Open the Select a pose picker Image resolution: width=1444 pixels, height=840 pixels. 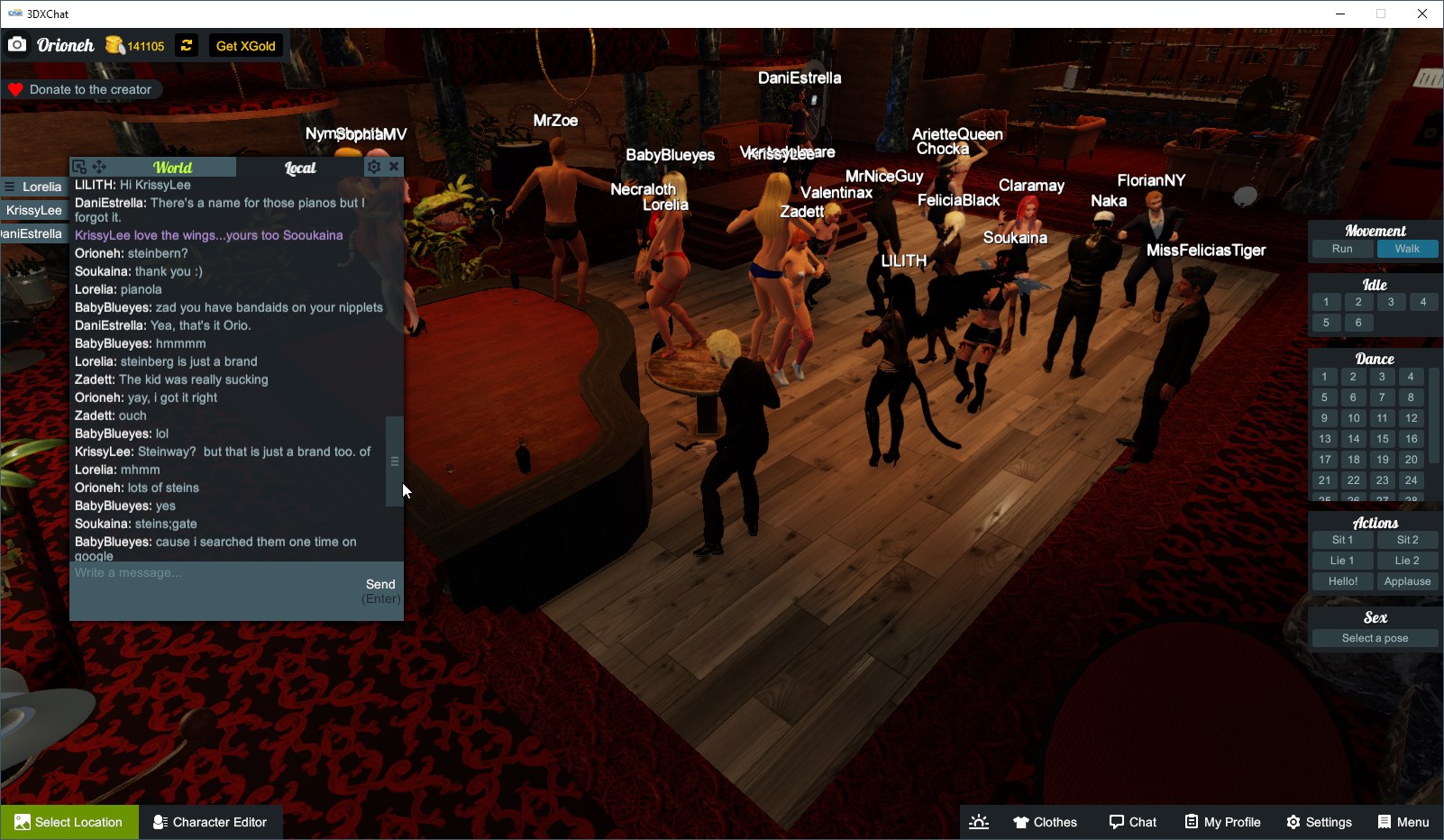pos(1374,638)
